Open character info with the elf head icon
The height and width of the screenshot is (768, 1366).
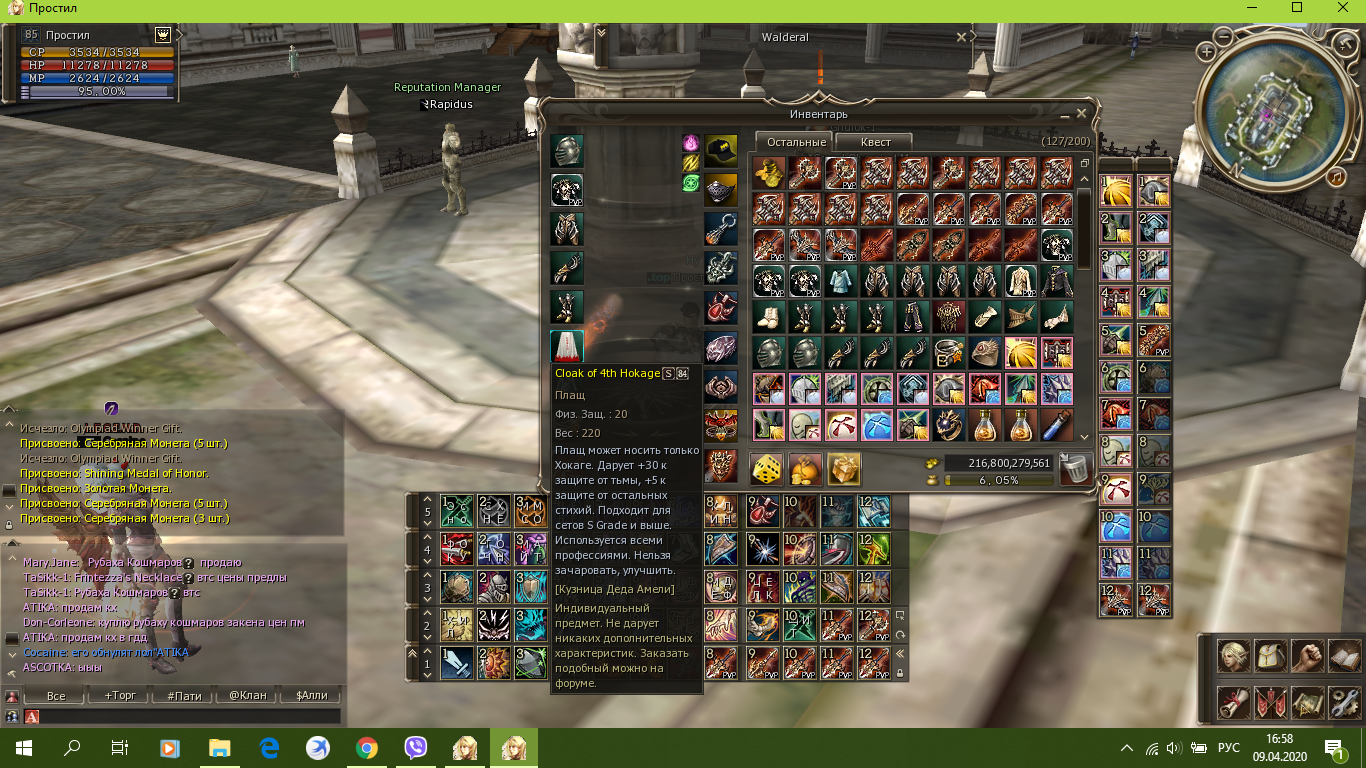tap(1234, 656)
